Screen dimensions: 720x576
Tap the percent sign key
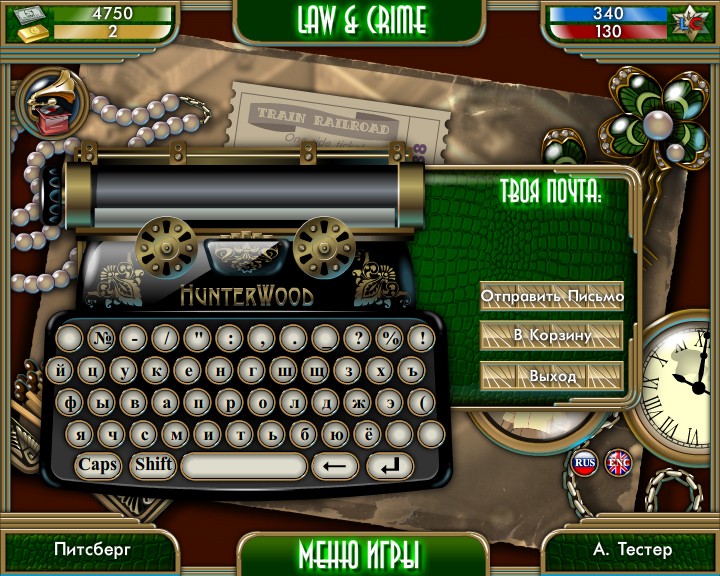(389, 338)
